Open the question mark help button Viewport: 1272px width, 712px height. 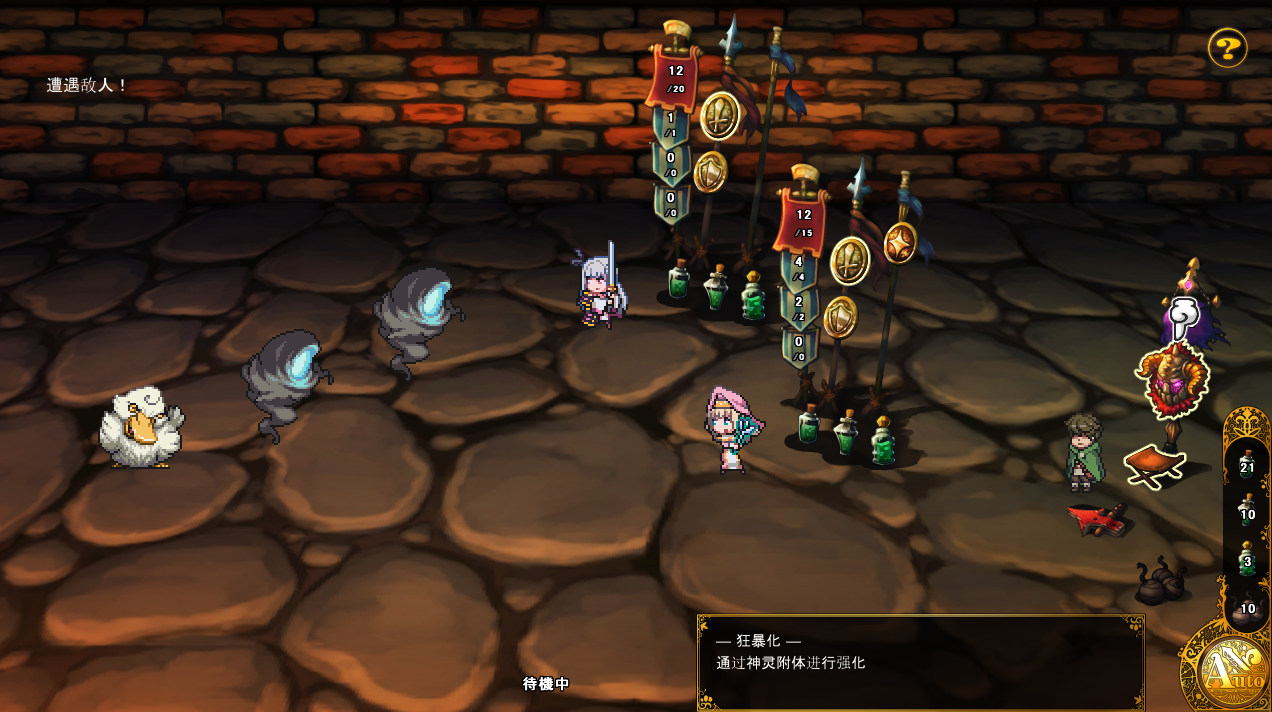click(x=1227, y=47)
